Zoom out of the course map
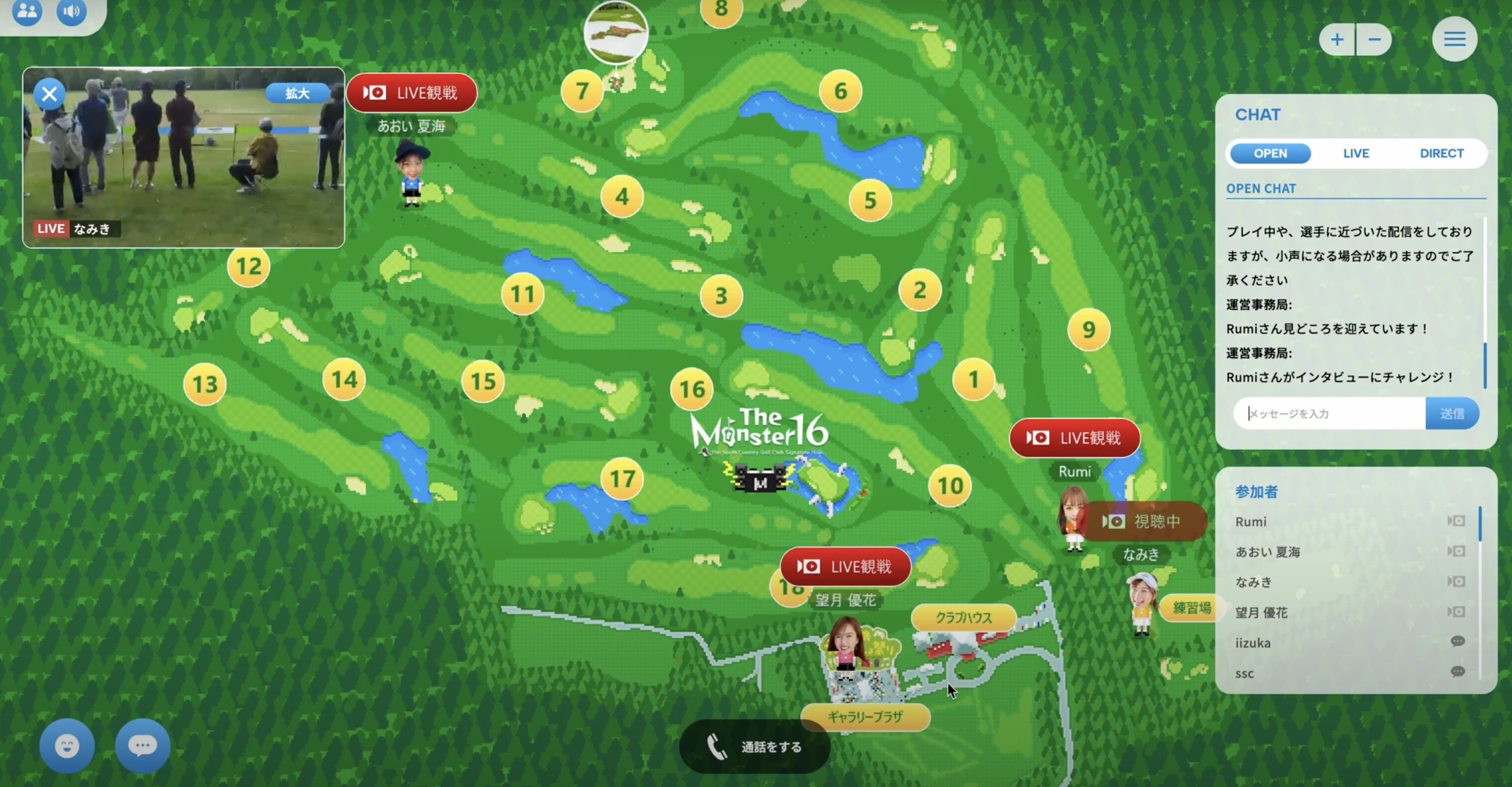This screenshot has height=787, width=1512. click(1374, 40)
